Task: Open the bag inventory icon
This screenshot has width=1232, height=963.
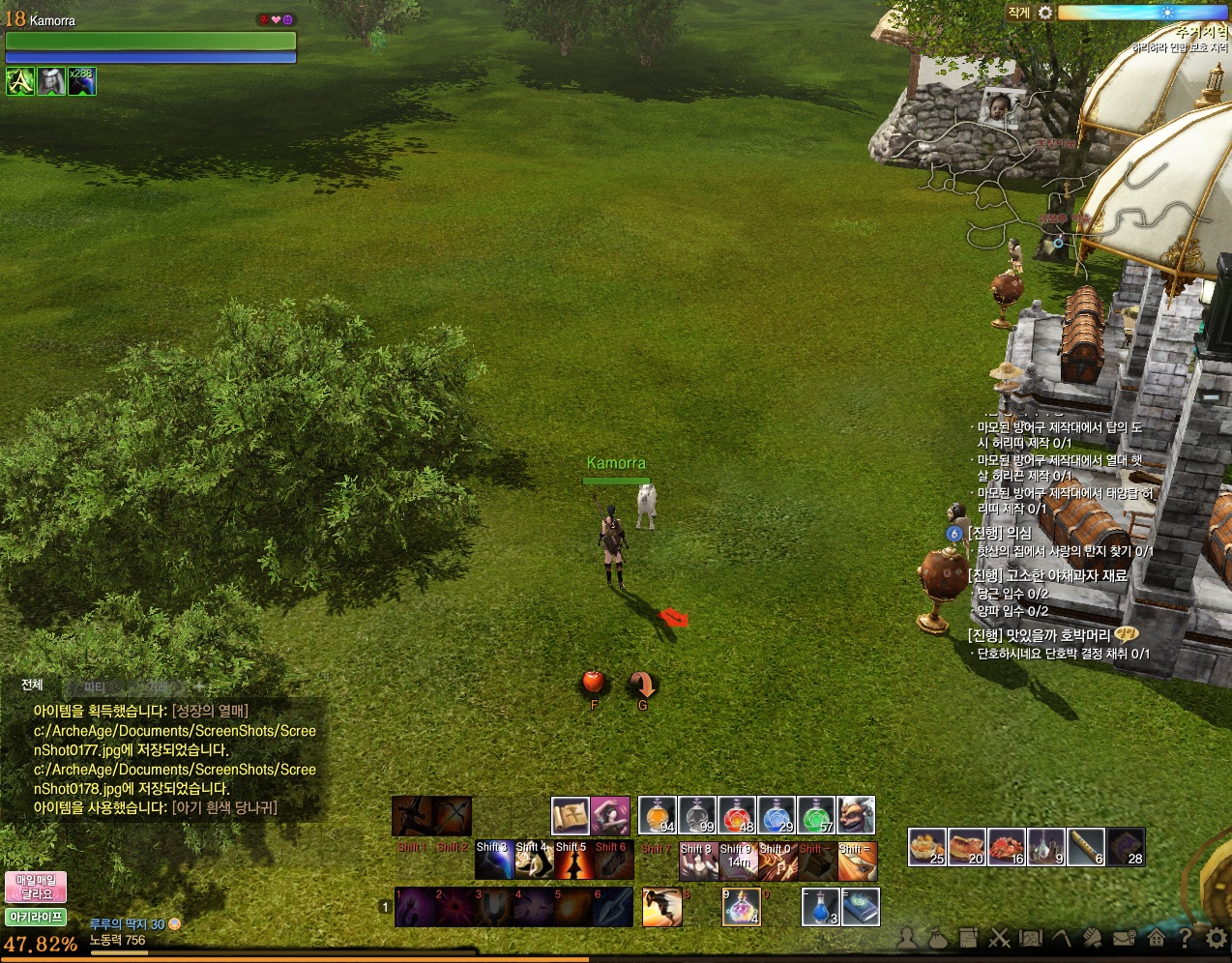Action: click(x=937, y=937)
